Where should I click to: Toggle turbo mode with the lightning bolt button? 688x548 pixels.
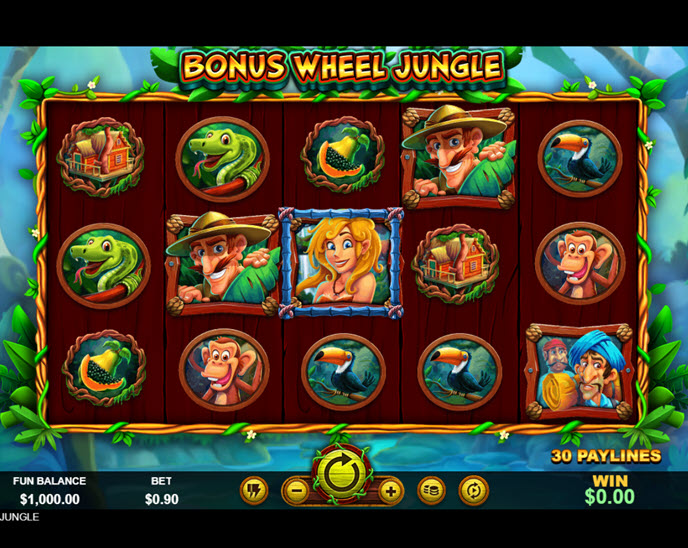[255, 491]
